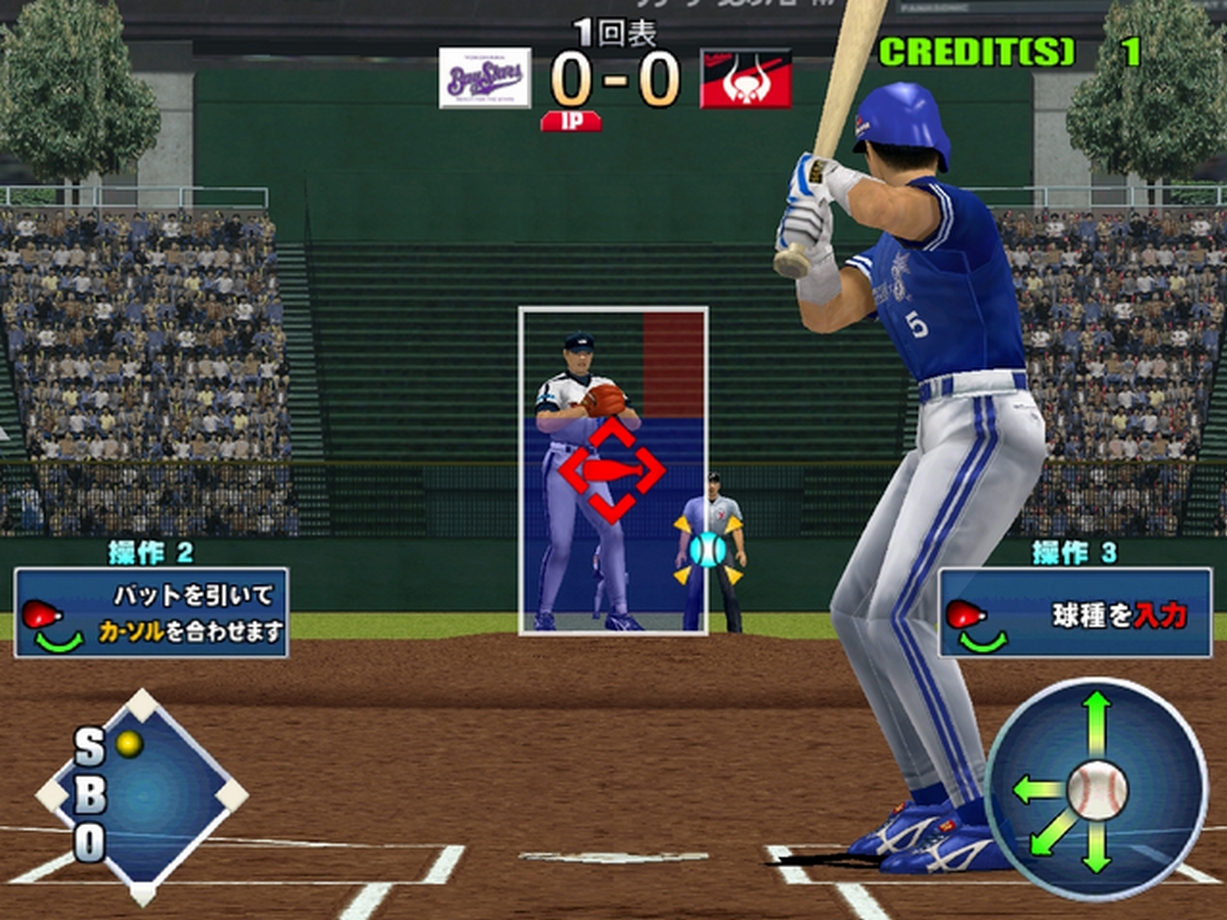Screen dimensions: 1227x920
Task: Click the SBO count diamond
Action: pyautogui.click(x=142, y=795)
